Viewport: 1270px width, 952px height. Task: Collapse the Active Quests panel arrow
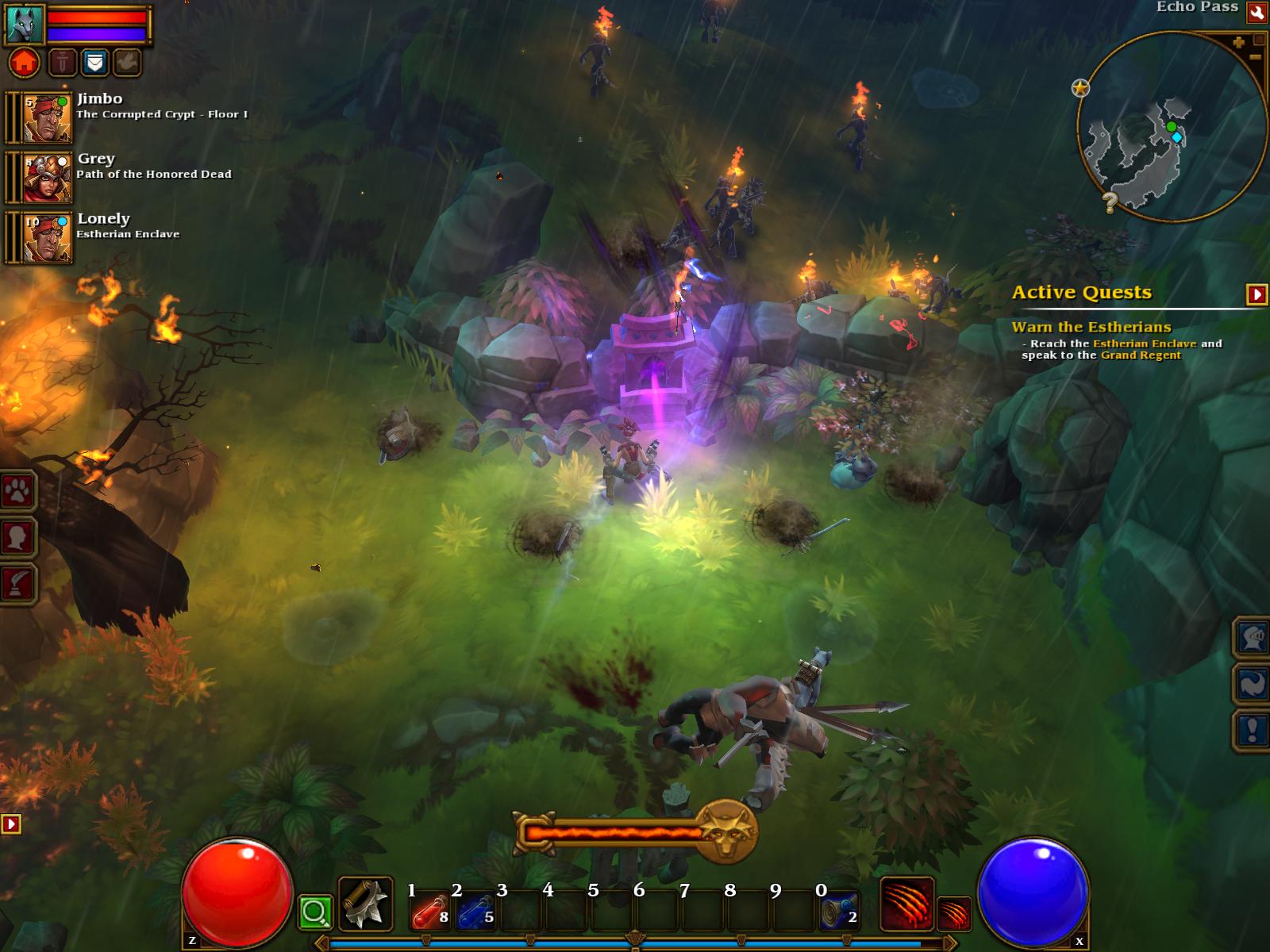pos(1257,294)
